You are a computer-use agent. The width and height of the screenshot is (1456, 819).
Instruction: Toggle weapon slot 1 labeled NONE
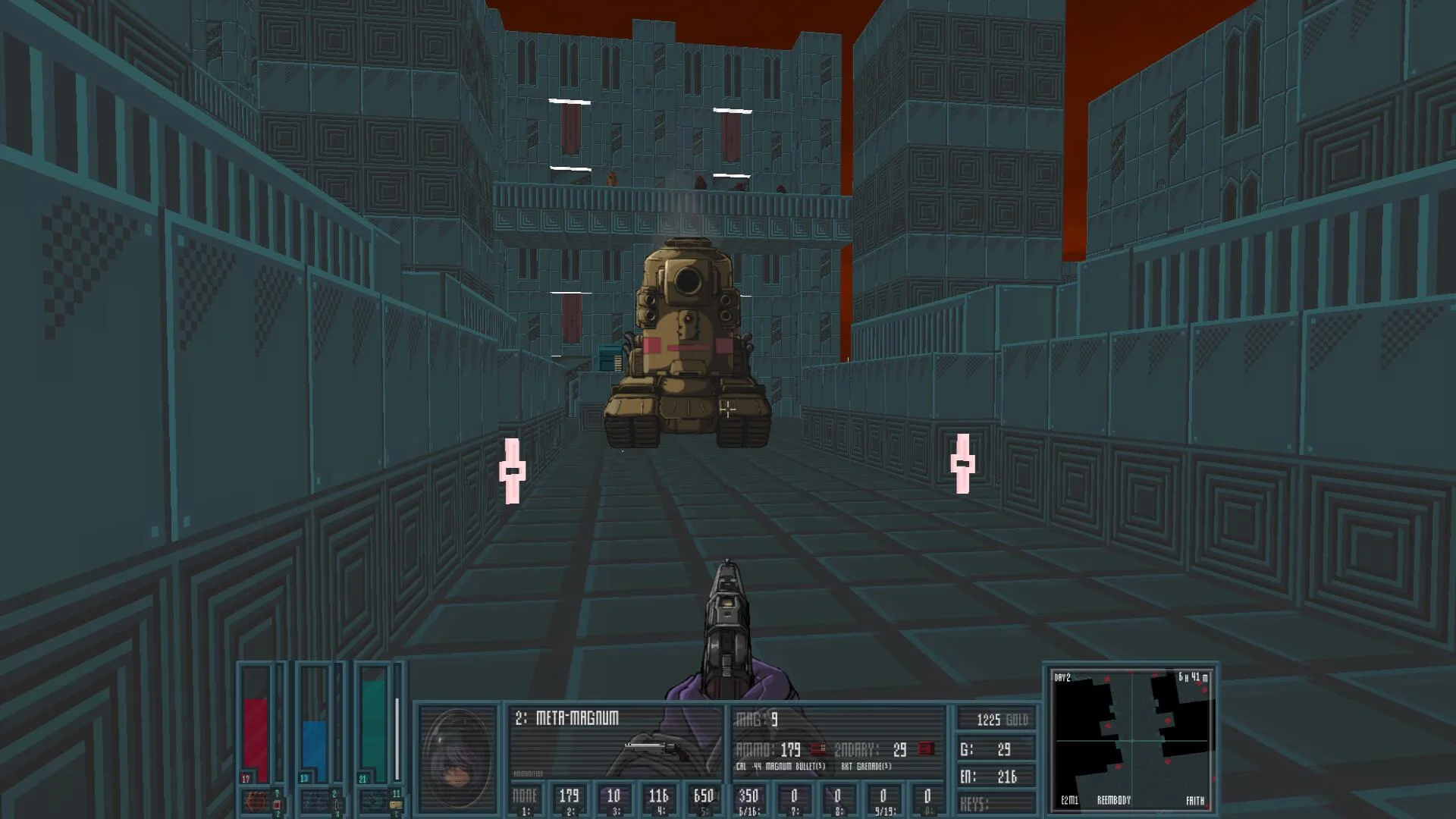coord(525,796)
